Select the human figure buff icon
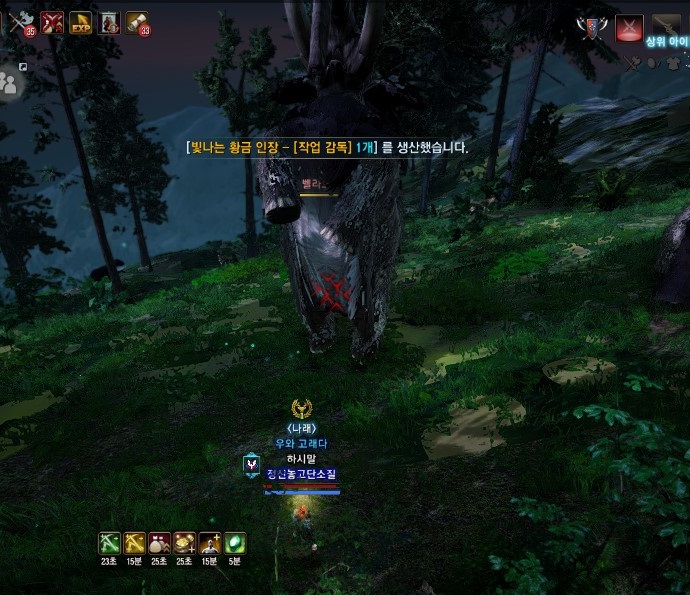This screenshot has height=595, width=690. [210, 543]
